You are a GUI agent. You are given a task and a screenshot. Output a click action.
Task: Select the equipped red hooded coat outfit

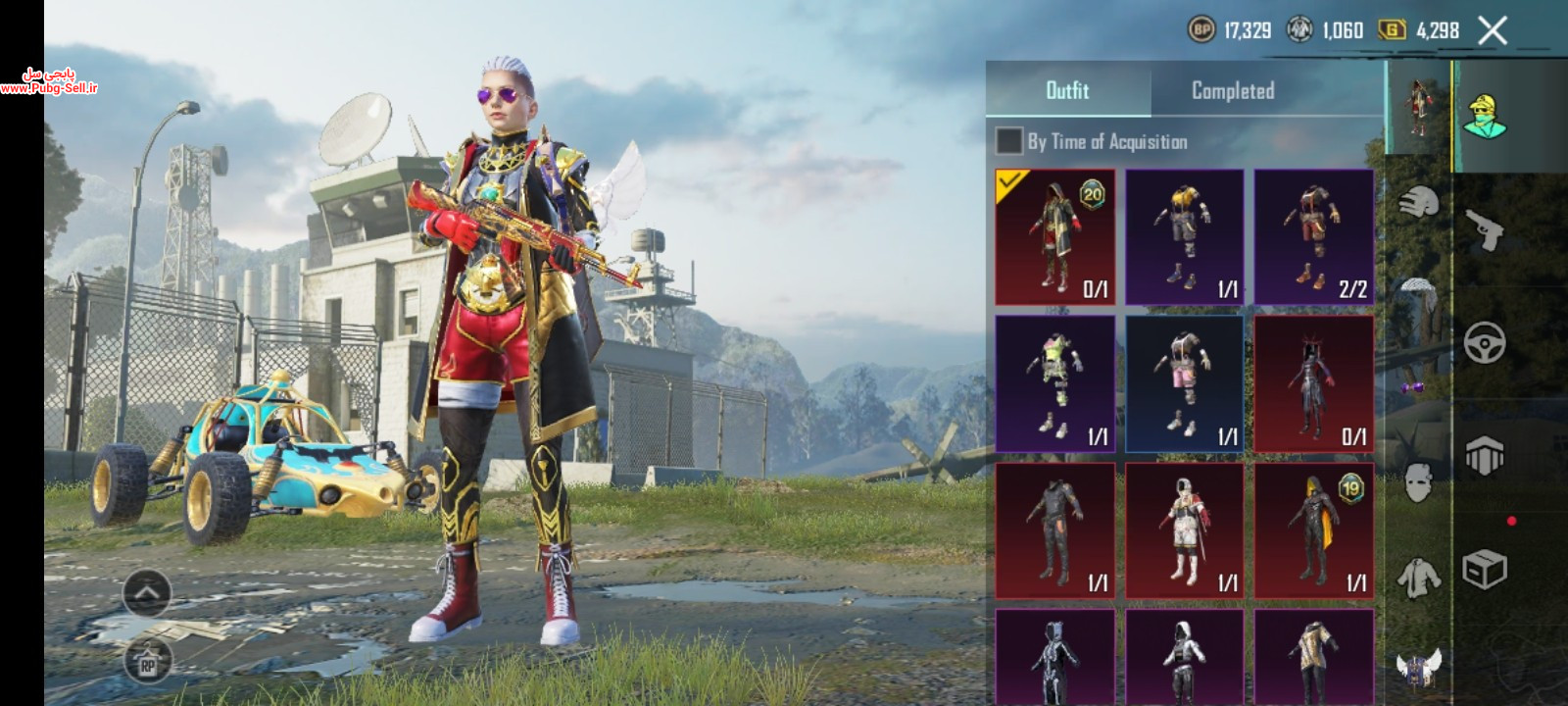tap(1054, 237)
